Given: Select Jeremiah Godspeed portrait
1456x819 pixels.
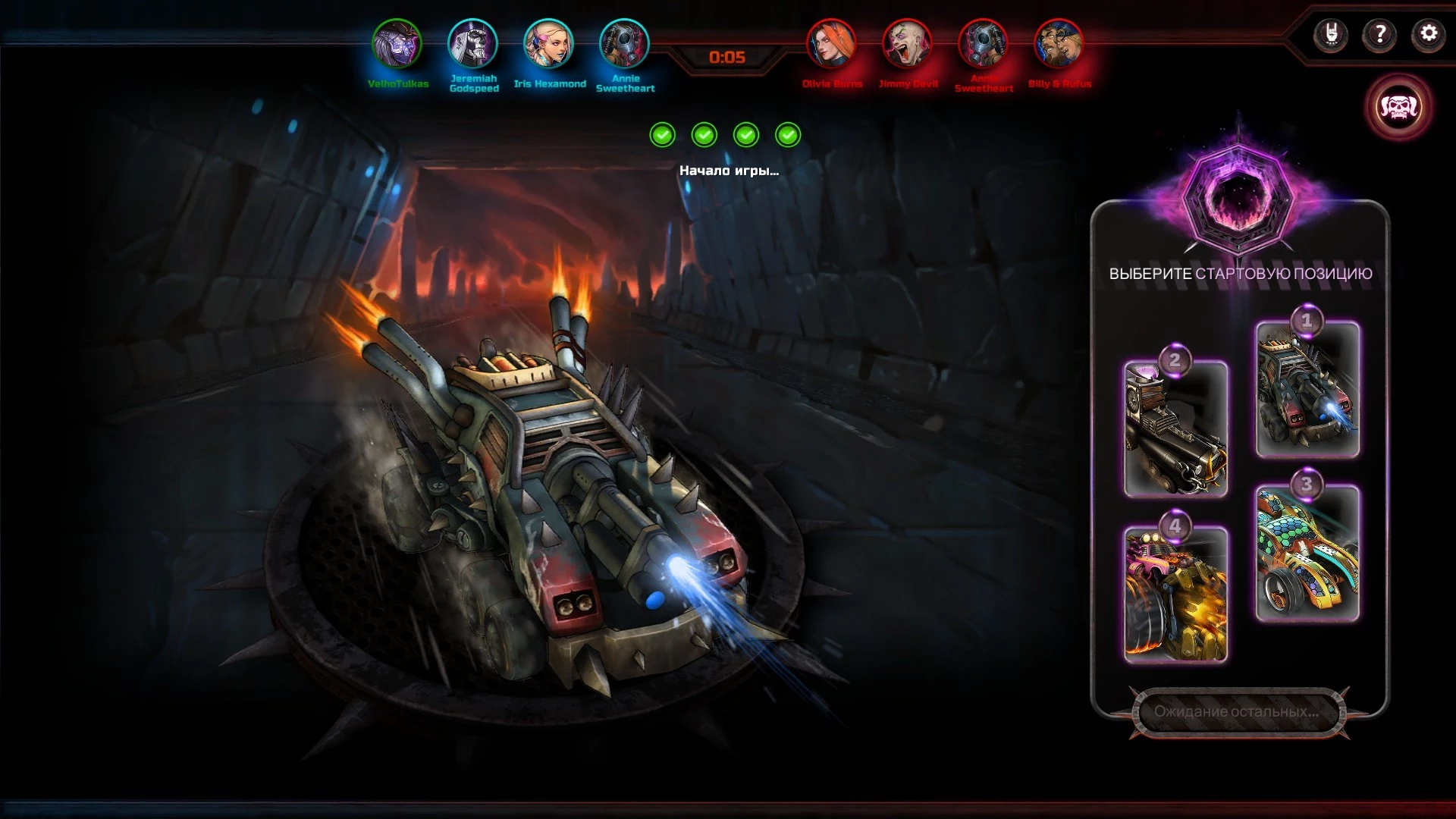Looking at the screenshot, I should click(472, 44).
